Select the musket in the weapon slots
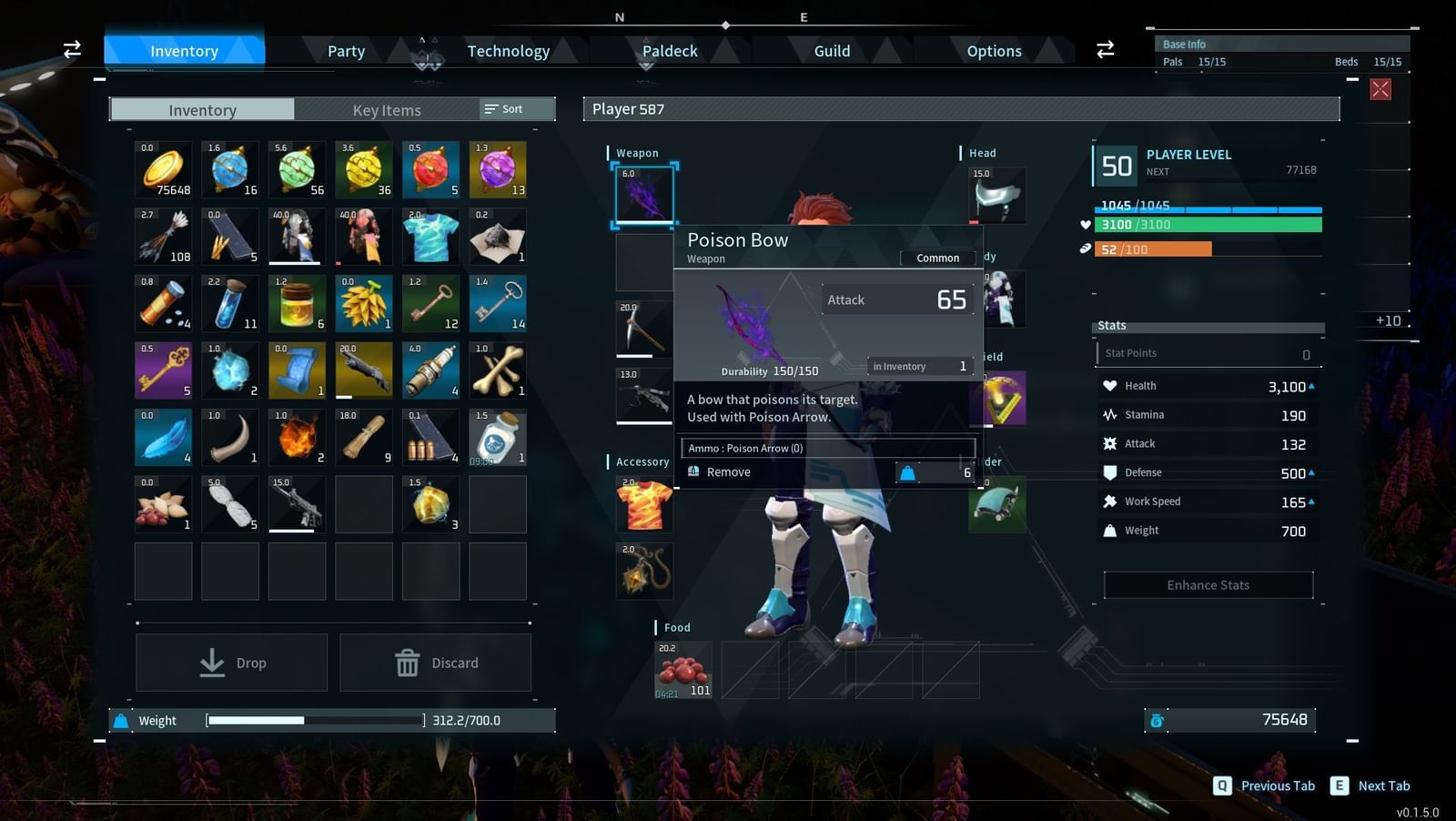 [x=644, y=396]
